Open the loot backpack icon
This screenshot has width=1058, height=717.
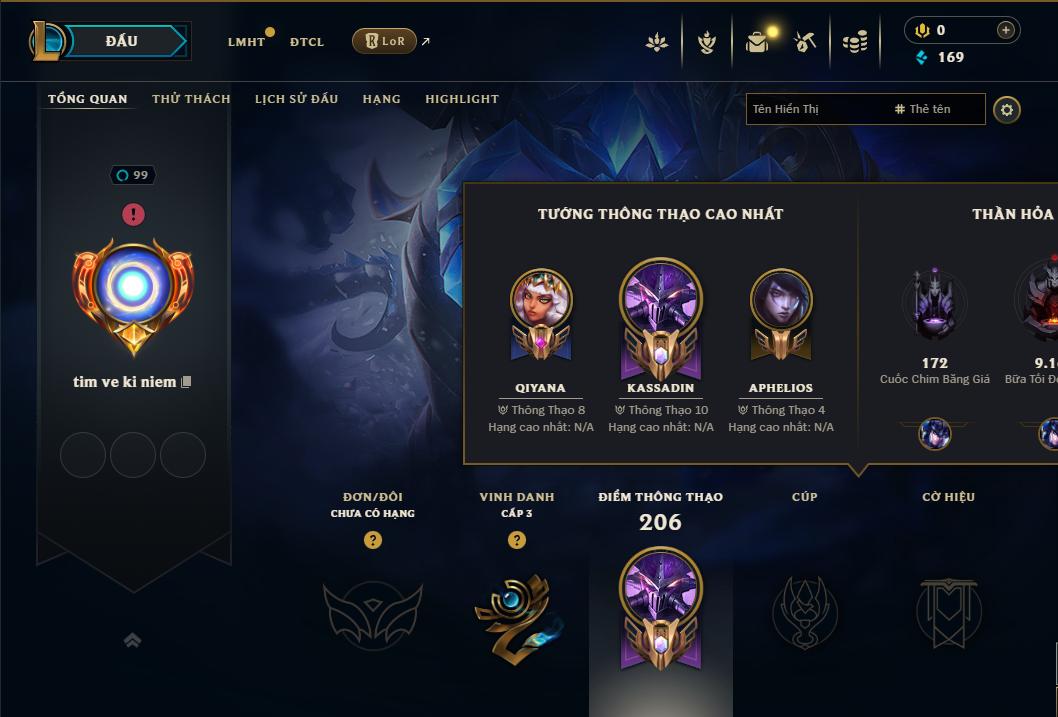[757, 42]
